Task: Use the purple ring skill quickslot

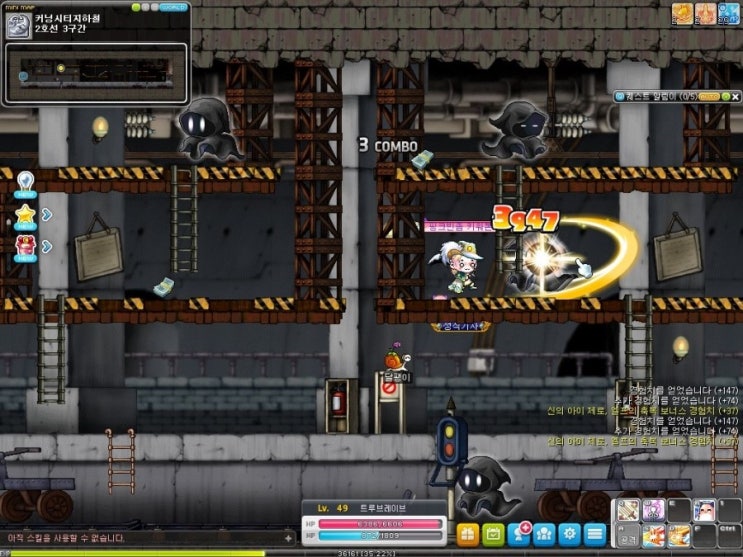Action: 653,510
